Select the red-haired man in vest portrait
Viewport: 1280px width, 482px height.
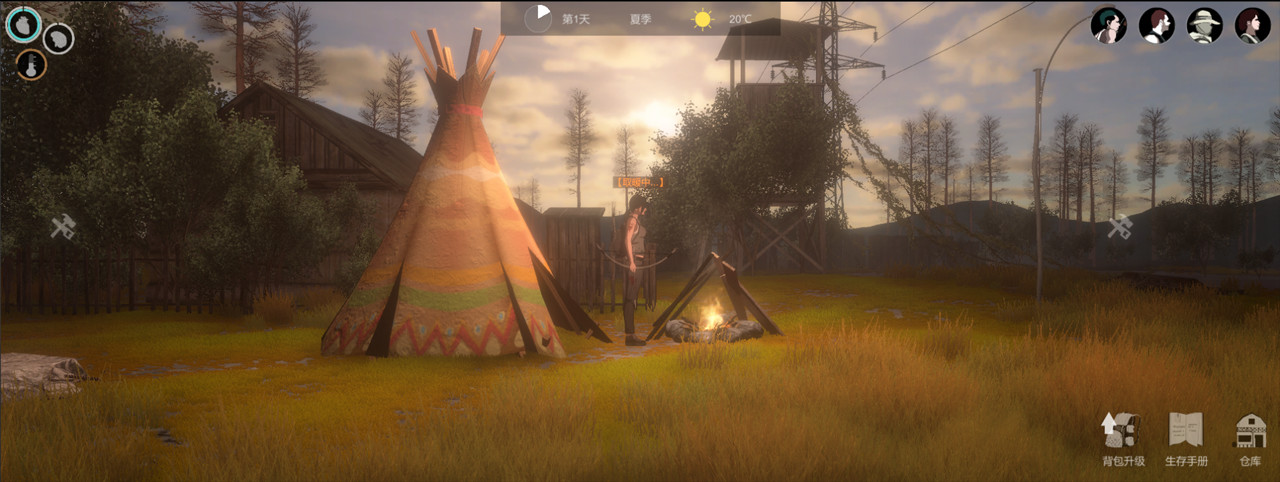point(1156,25)
